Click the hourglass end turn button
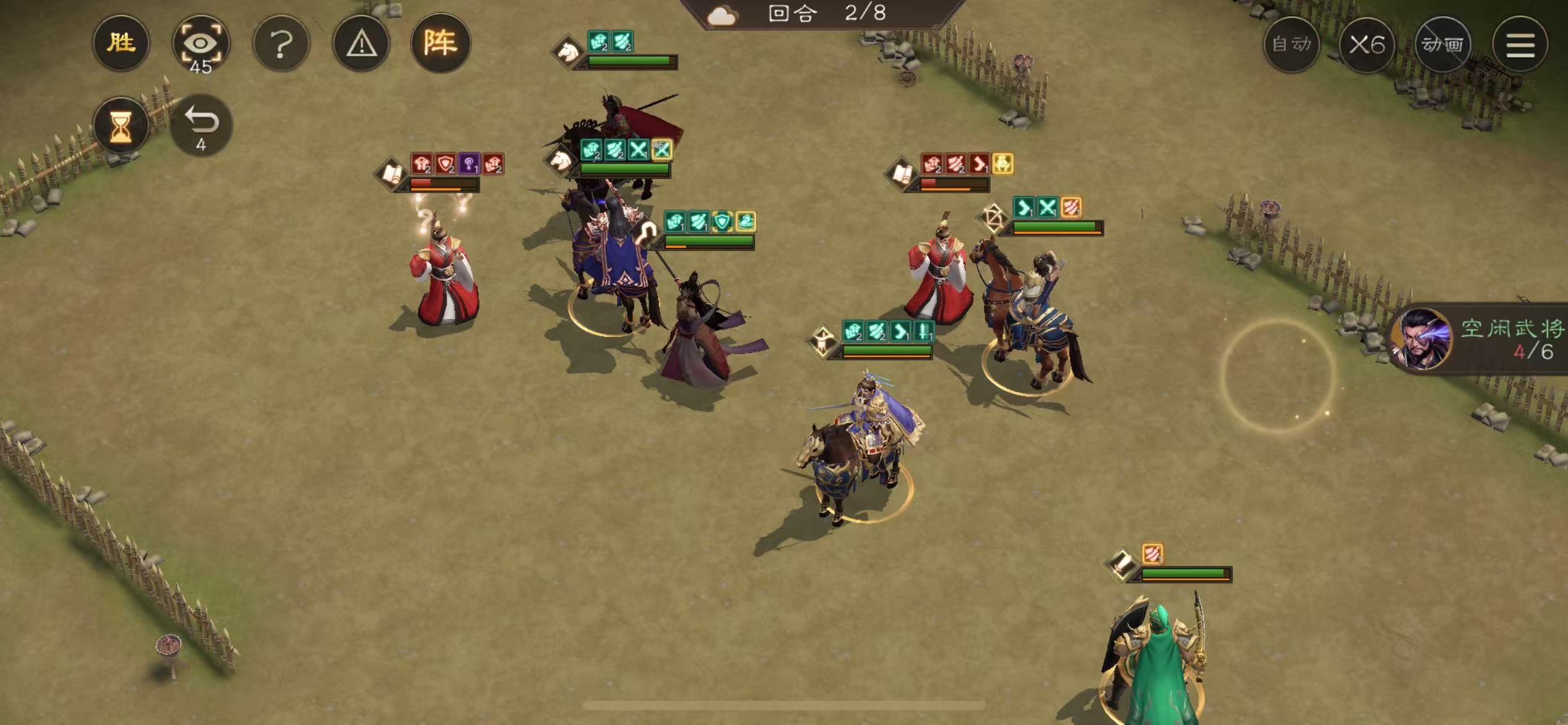The image size is (1568, 725). pos(121,126)
